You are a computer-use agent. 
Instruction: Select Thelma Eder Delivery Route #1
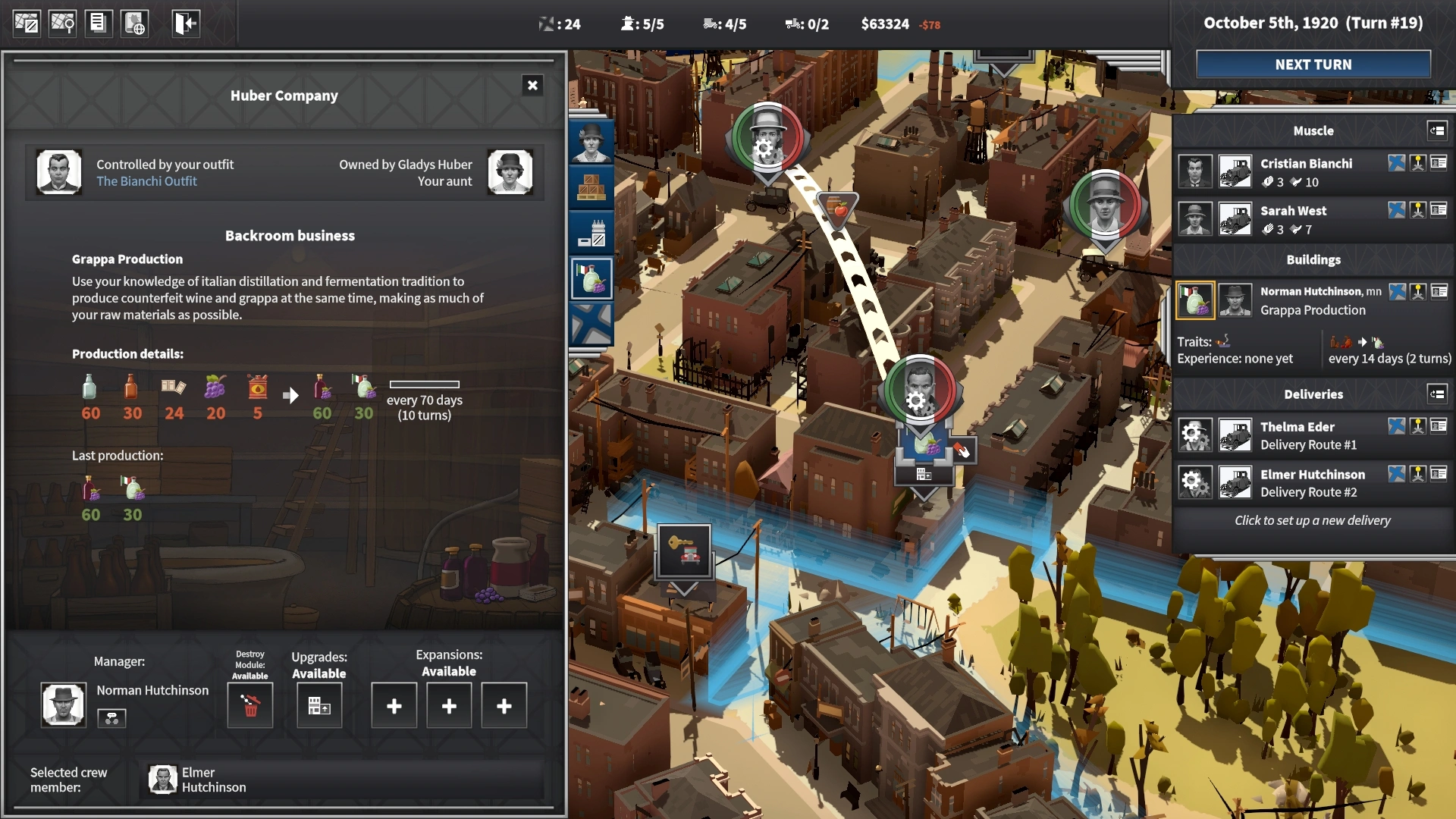point(1307,435)
